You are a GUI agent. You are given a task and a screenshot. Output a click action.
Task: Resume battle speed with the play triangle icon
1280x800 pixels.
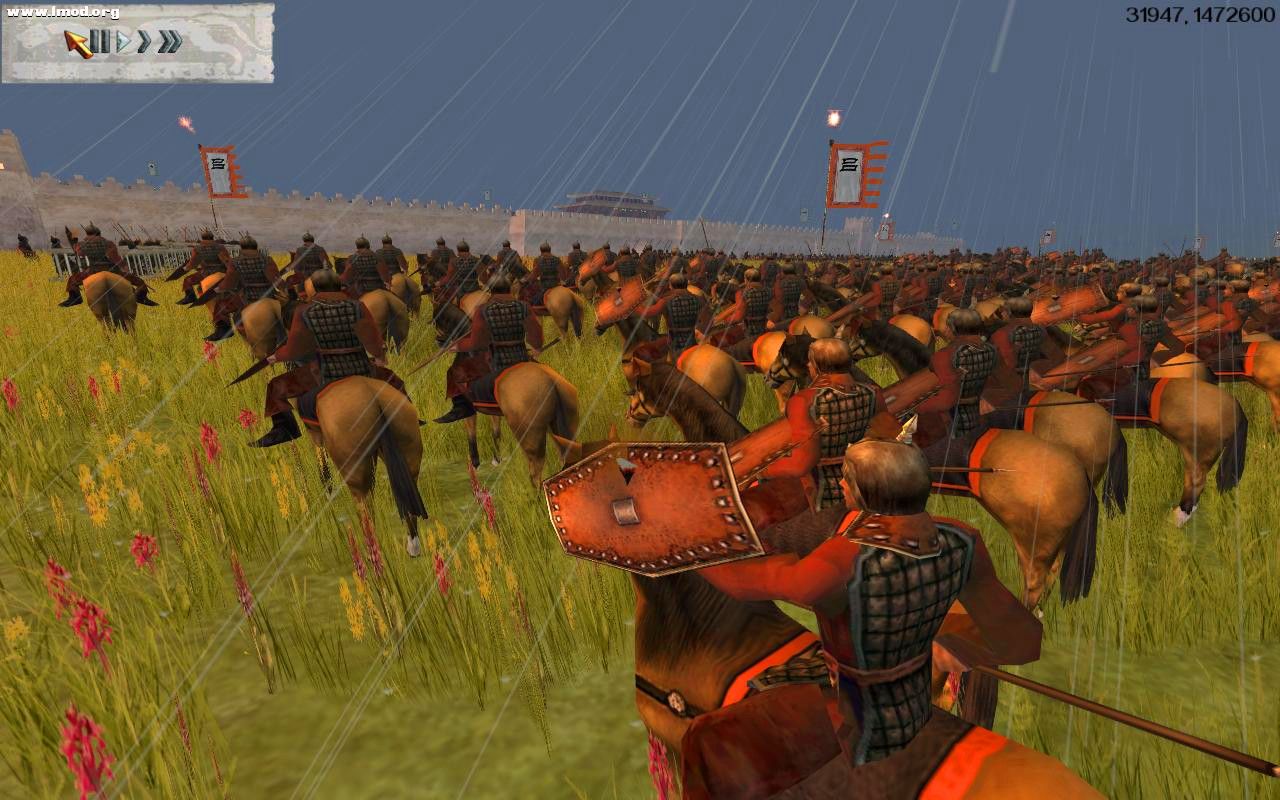coord(124,41)
